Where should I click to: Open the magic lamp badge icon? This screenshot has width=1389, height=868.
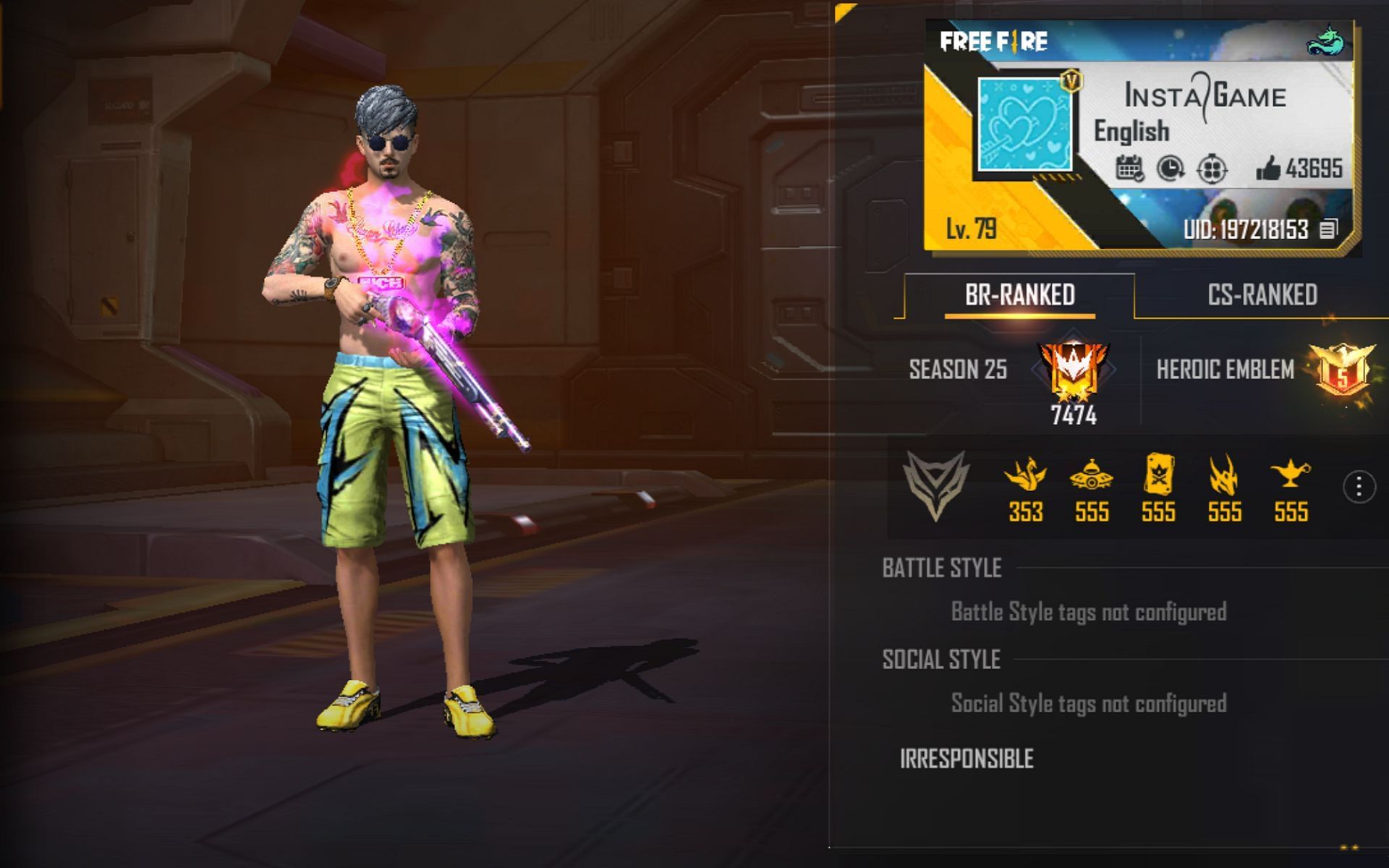1288,474
